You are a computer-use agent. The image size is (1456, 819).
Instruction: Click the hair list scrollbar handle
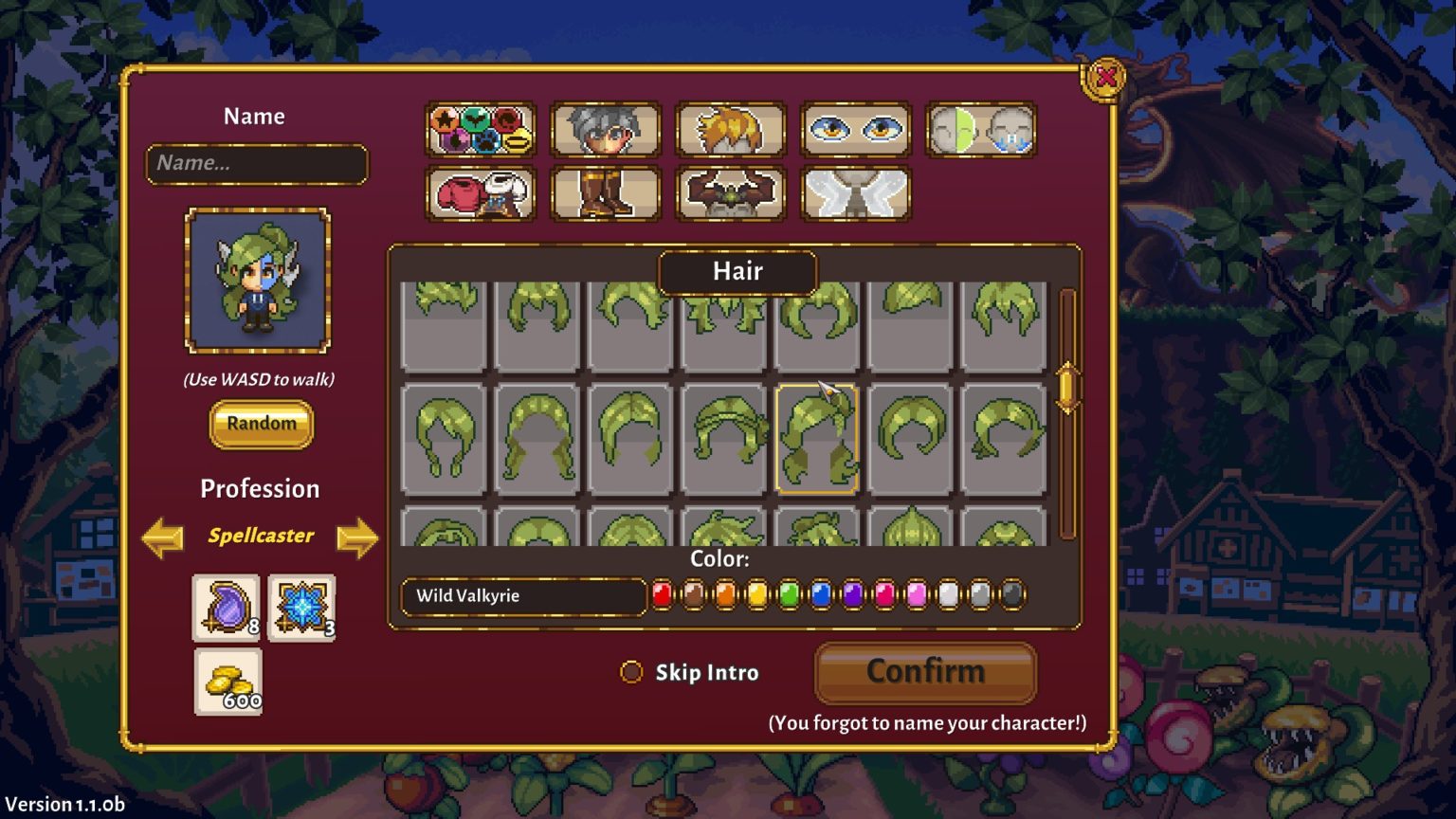click(1066, 388)
